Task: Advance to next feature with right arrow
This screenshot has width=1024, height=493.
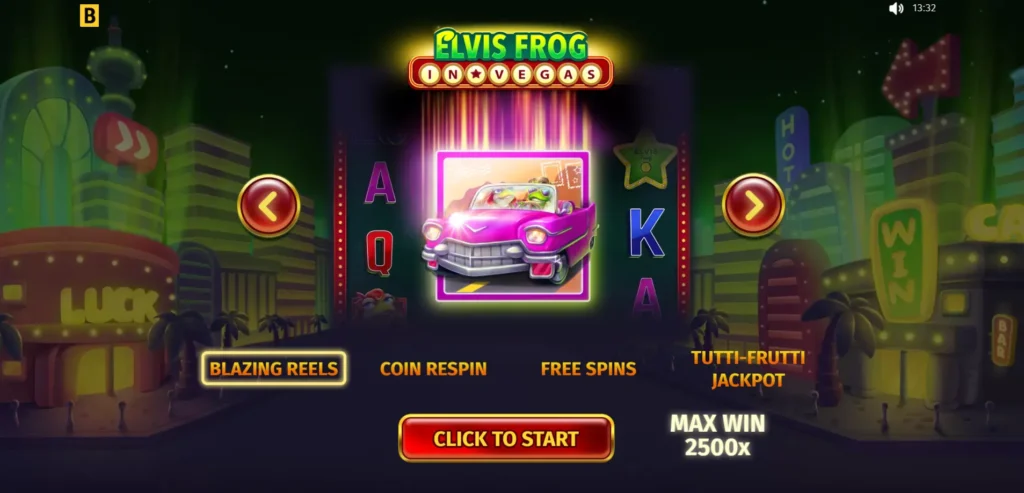Action: click(753, 205)
